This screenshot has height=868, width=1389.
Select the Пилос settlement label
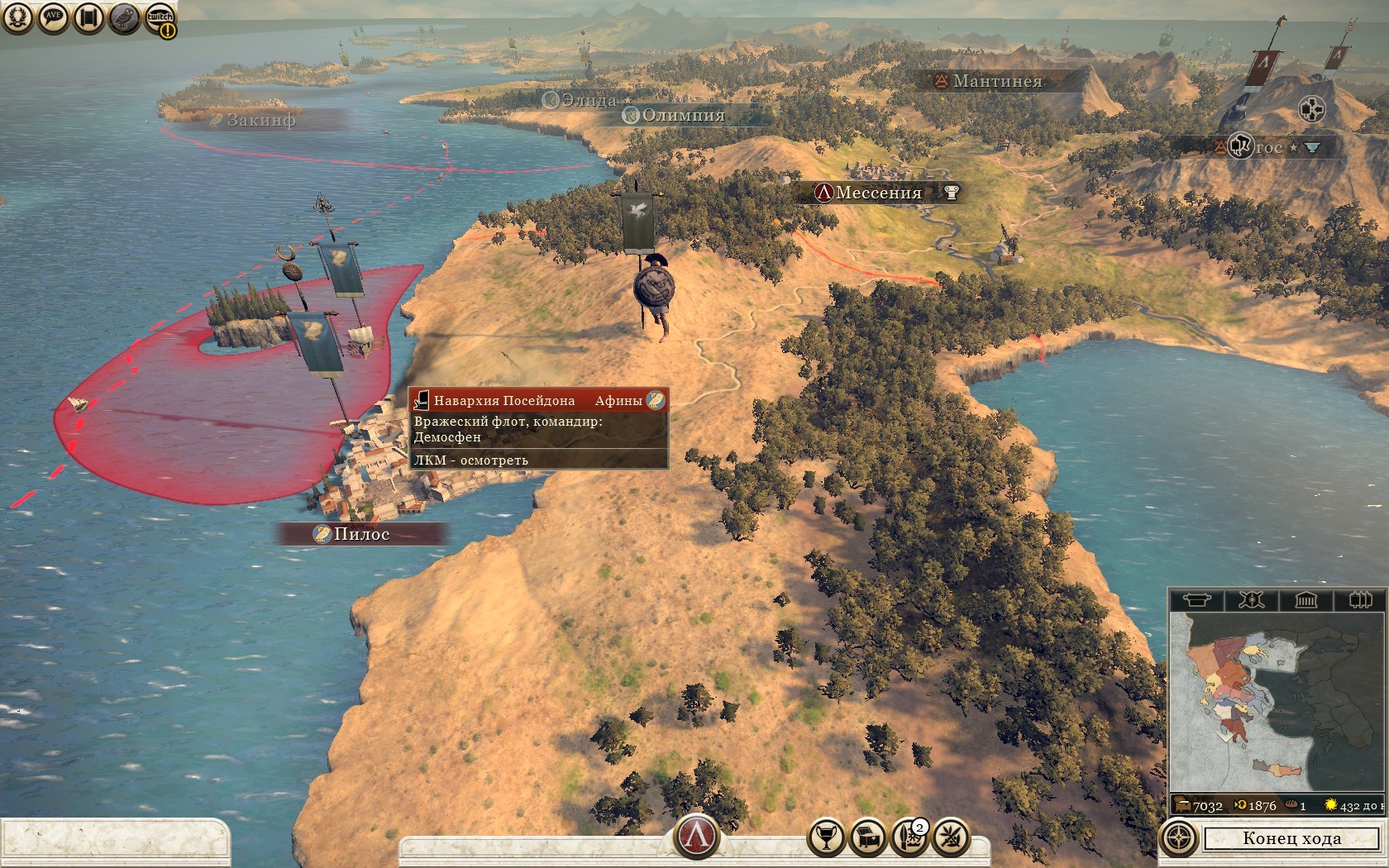click(x=361, y=534)
